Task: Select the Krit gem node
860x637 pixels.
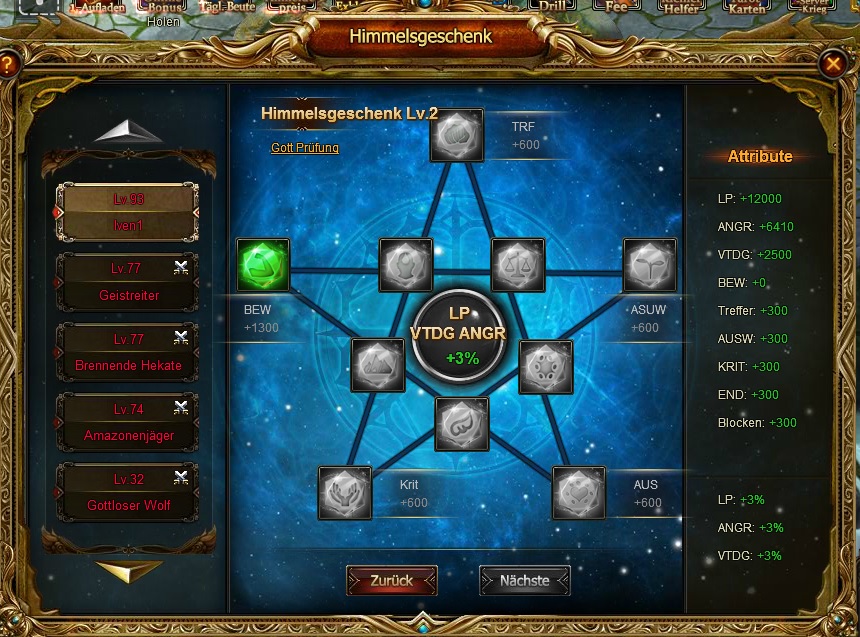Action: click(x=345, y=493)
